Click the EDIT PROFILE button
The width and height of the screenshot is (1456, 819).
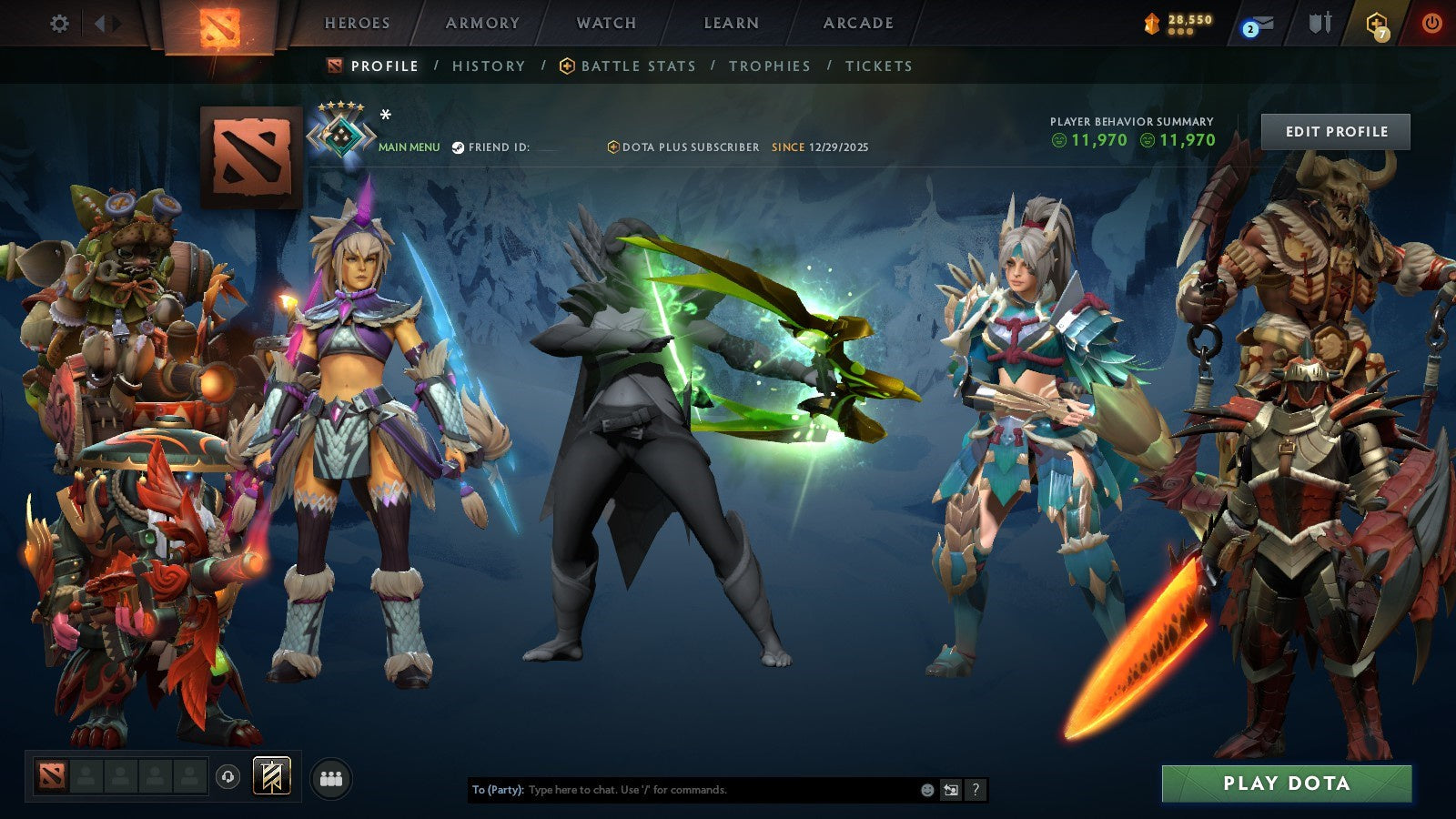tap(1336, 131)
